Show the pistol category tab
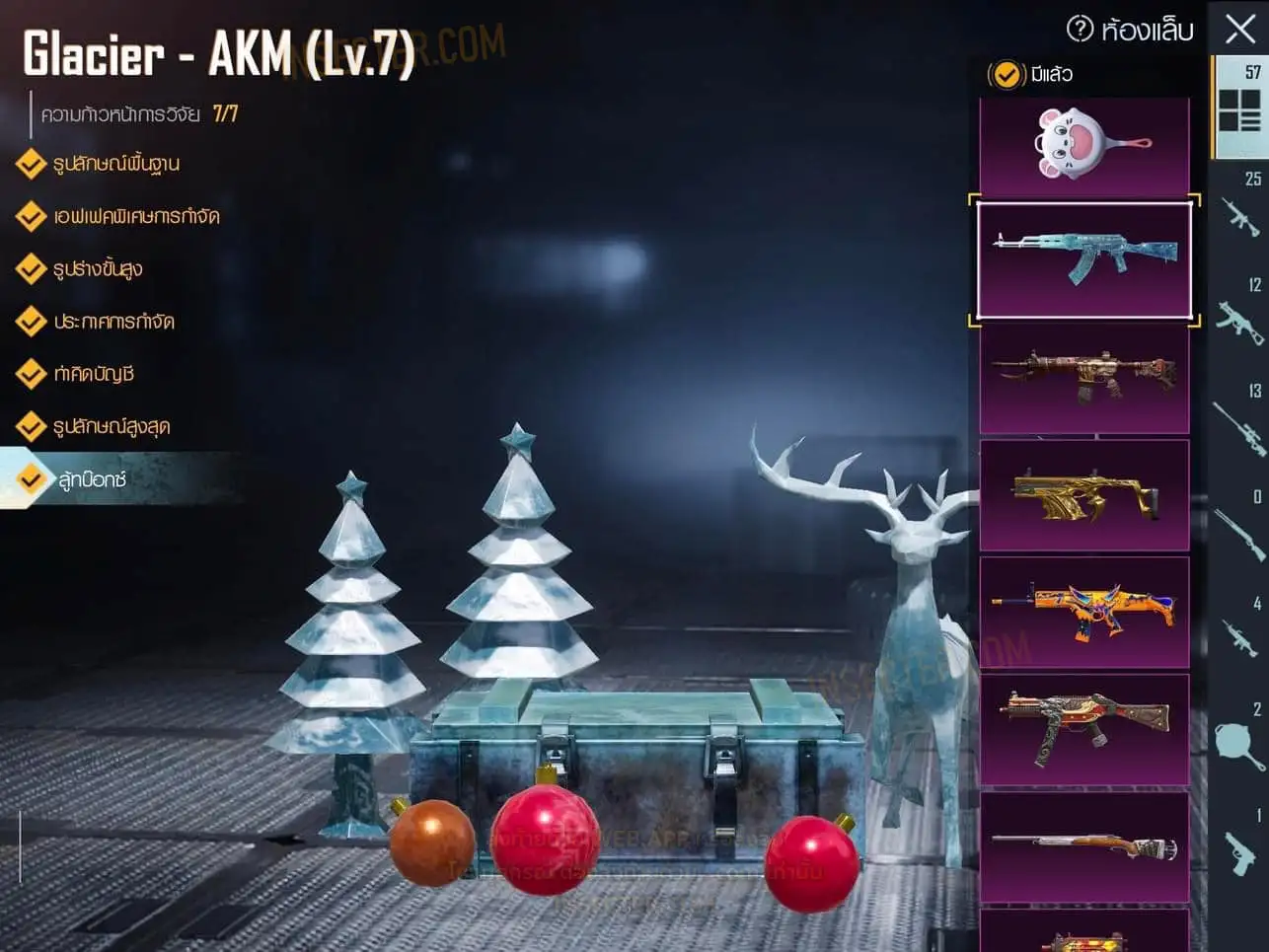 click(1240, 846)
